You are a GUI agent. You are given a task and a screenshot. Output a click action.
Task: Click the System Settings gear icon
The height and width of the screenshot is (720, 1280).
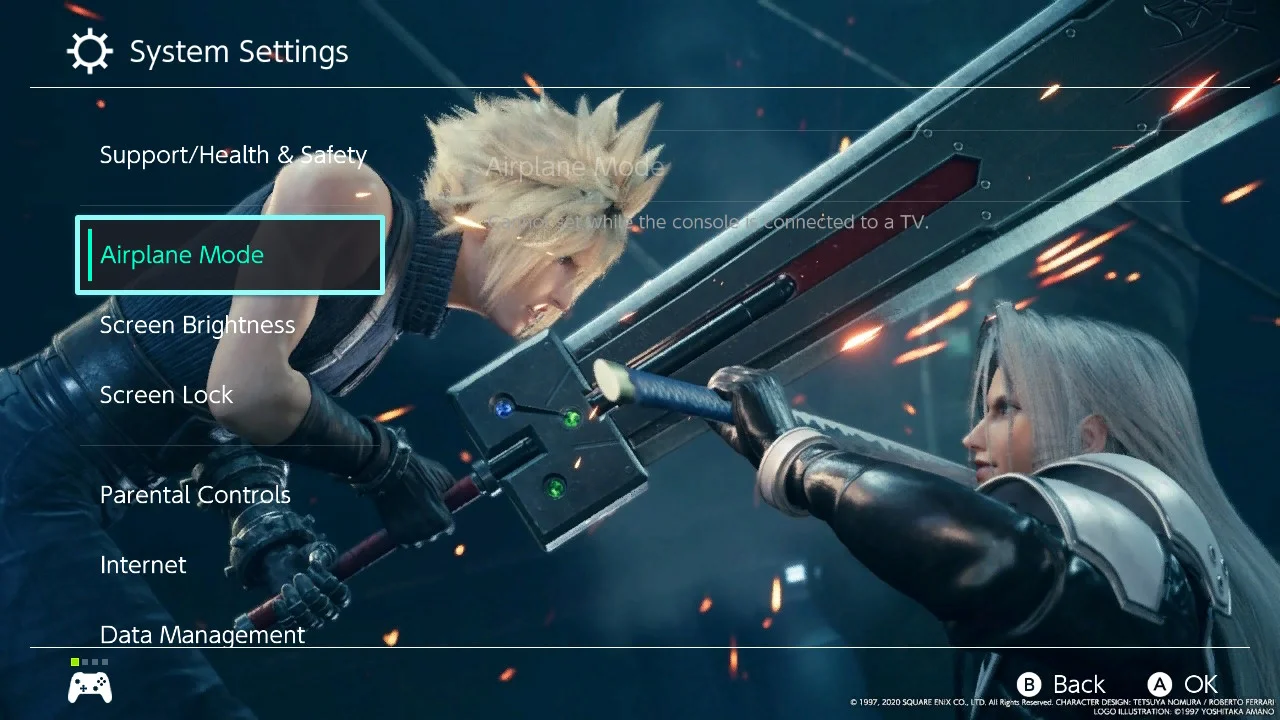[89, 51]
